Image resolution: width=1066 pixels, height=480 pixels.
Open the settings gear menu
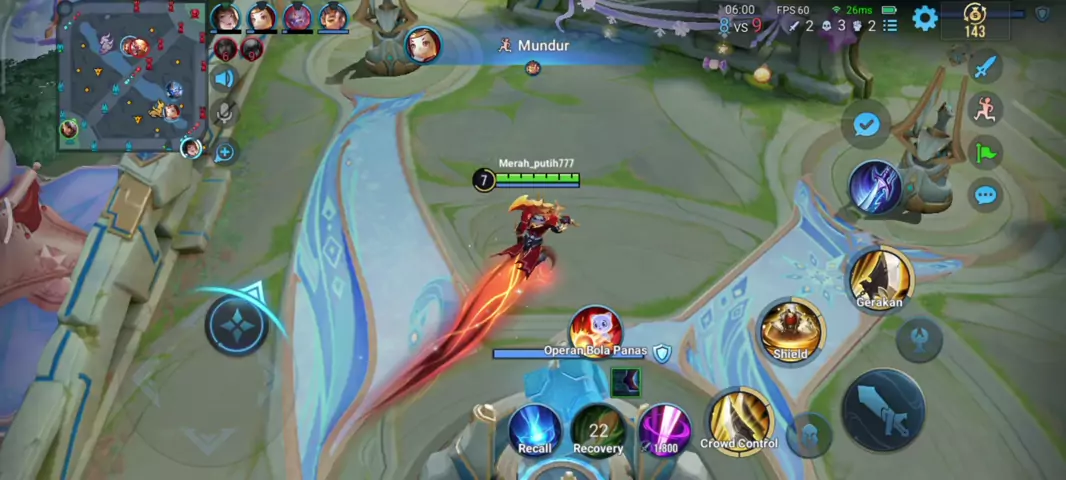925,18
